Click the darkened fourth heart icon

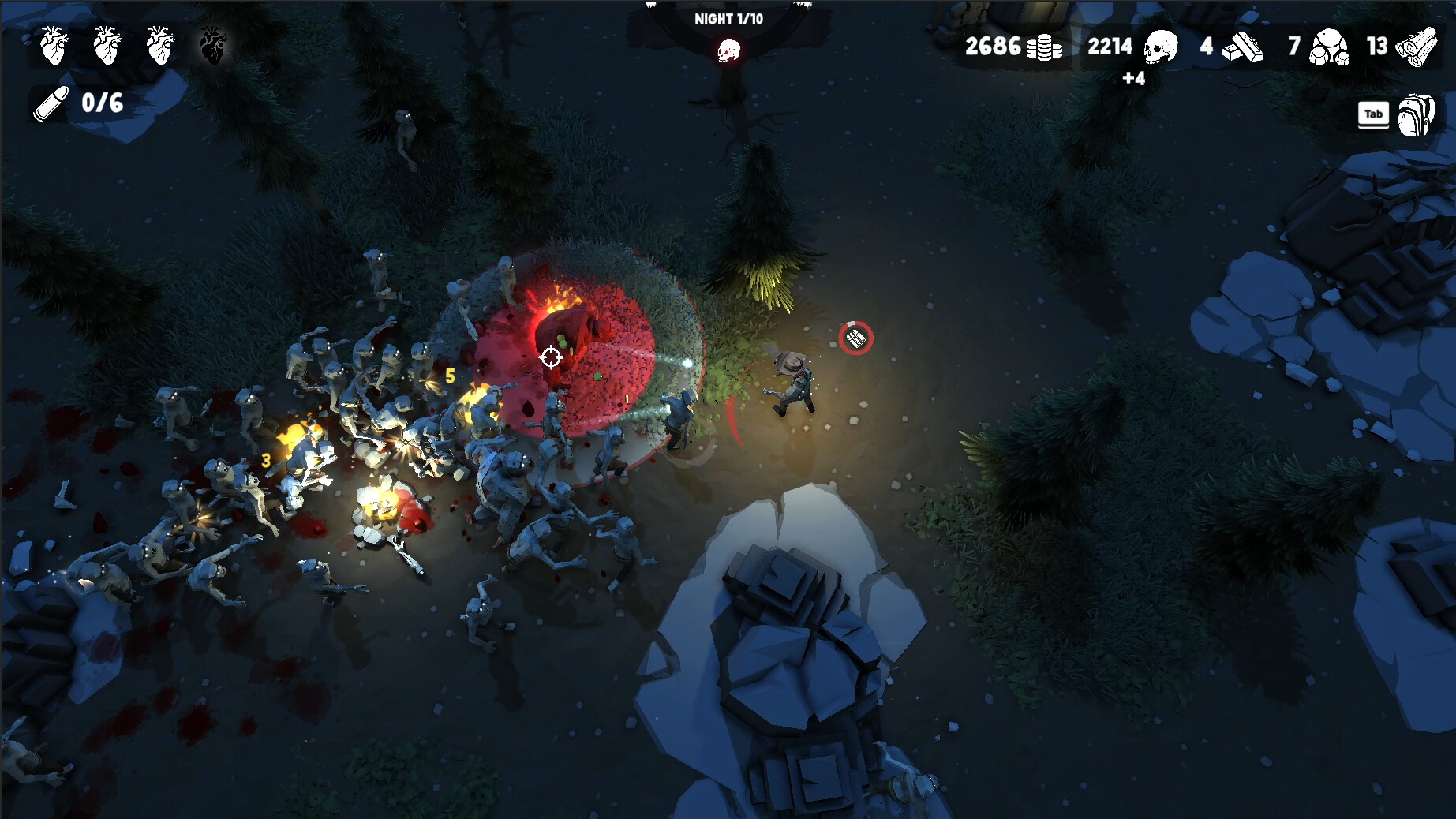211,46
